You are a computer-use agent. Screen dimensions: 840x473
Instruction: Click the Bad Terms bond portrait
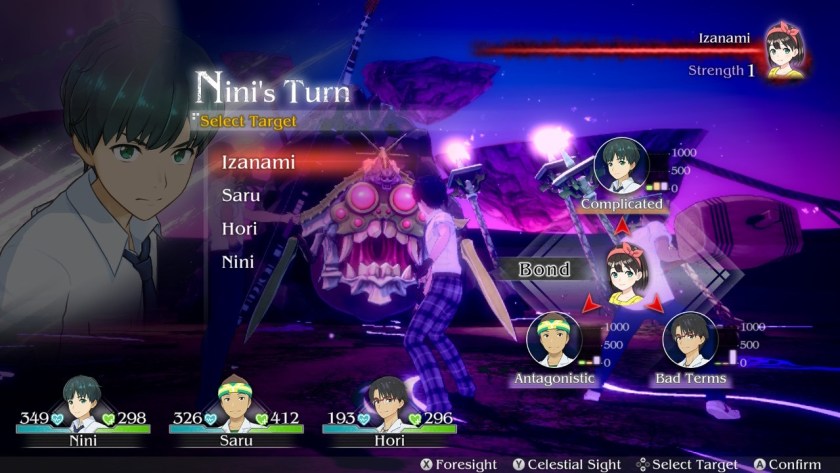coord(690,340)
